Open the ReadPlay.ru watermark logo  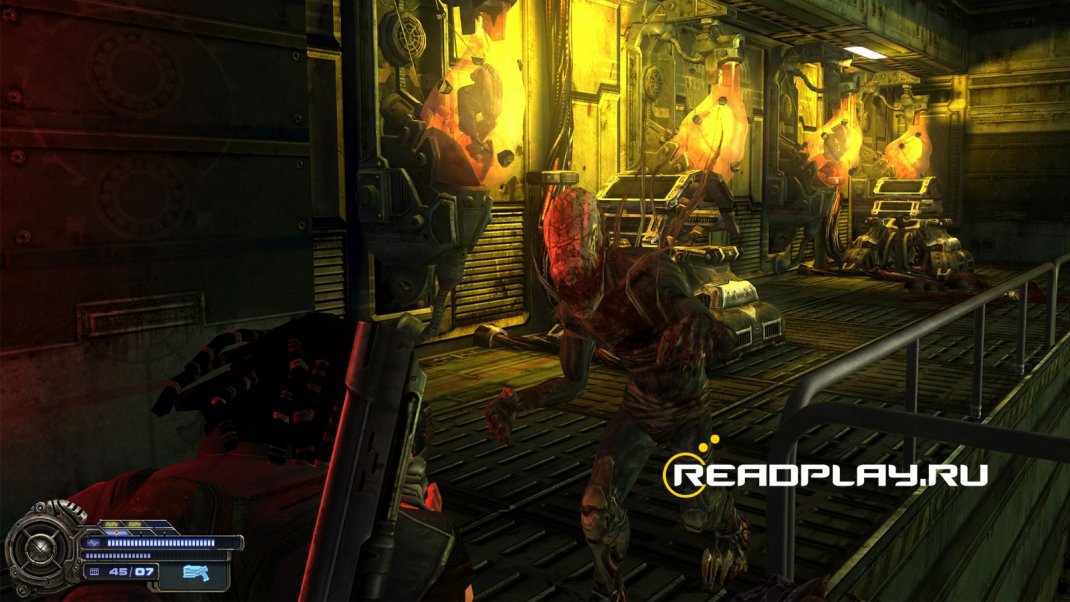coord(826,473)
